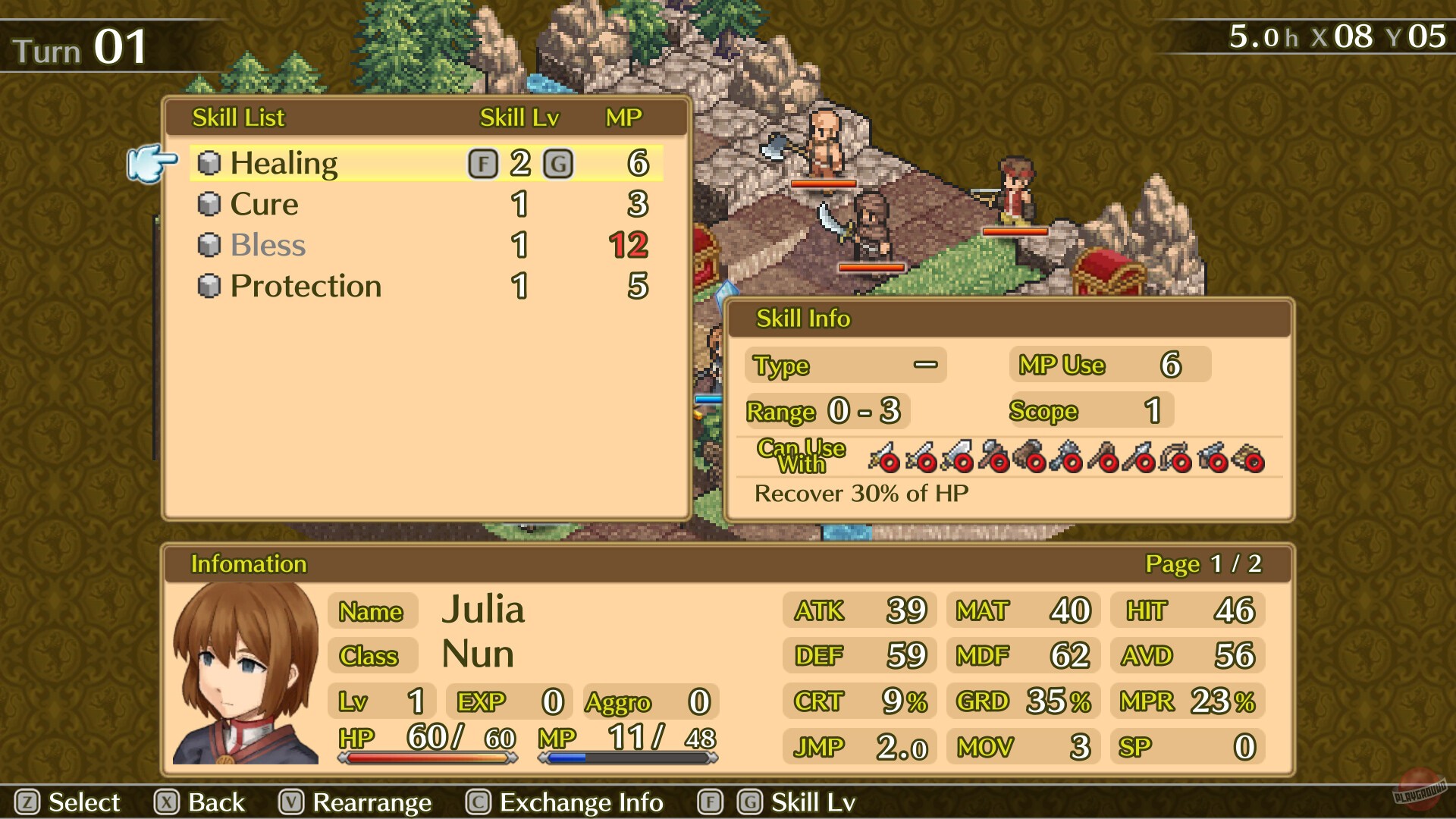Click the F key icon beside Healing
1456x819 pixels.
(x=483, y=162)
